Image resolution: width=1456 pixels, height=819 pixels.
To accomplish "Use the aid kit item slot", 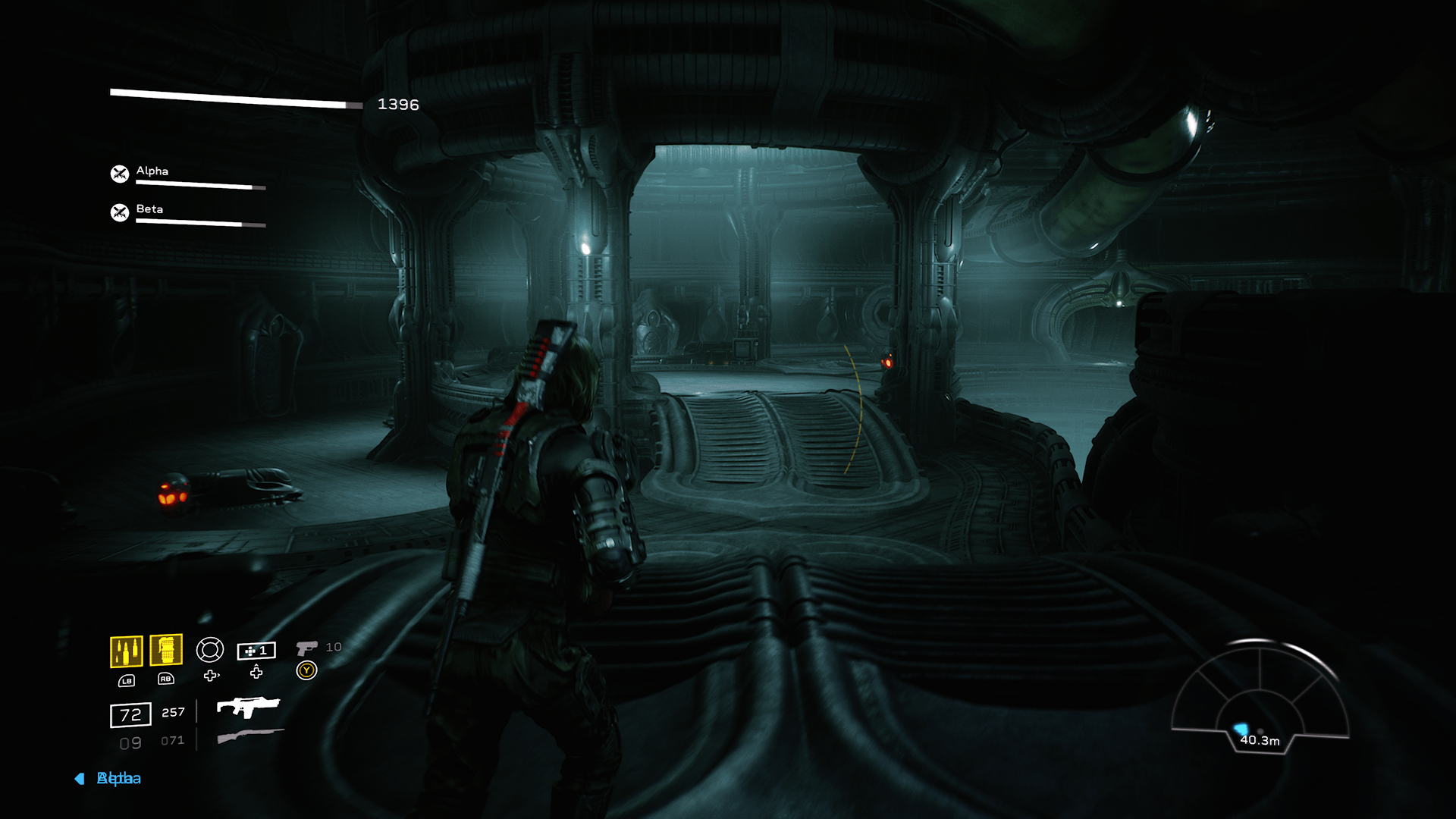I will point(256,651).
